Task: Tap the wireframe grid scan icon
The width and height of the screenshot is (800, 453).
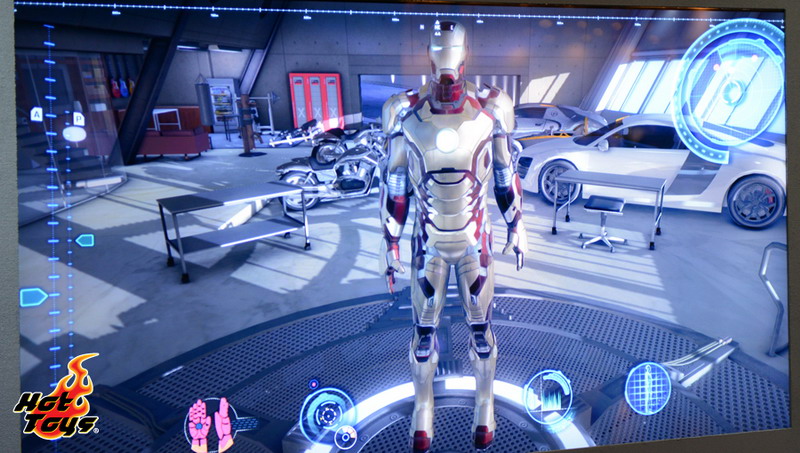Action: coord(648,387)
